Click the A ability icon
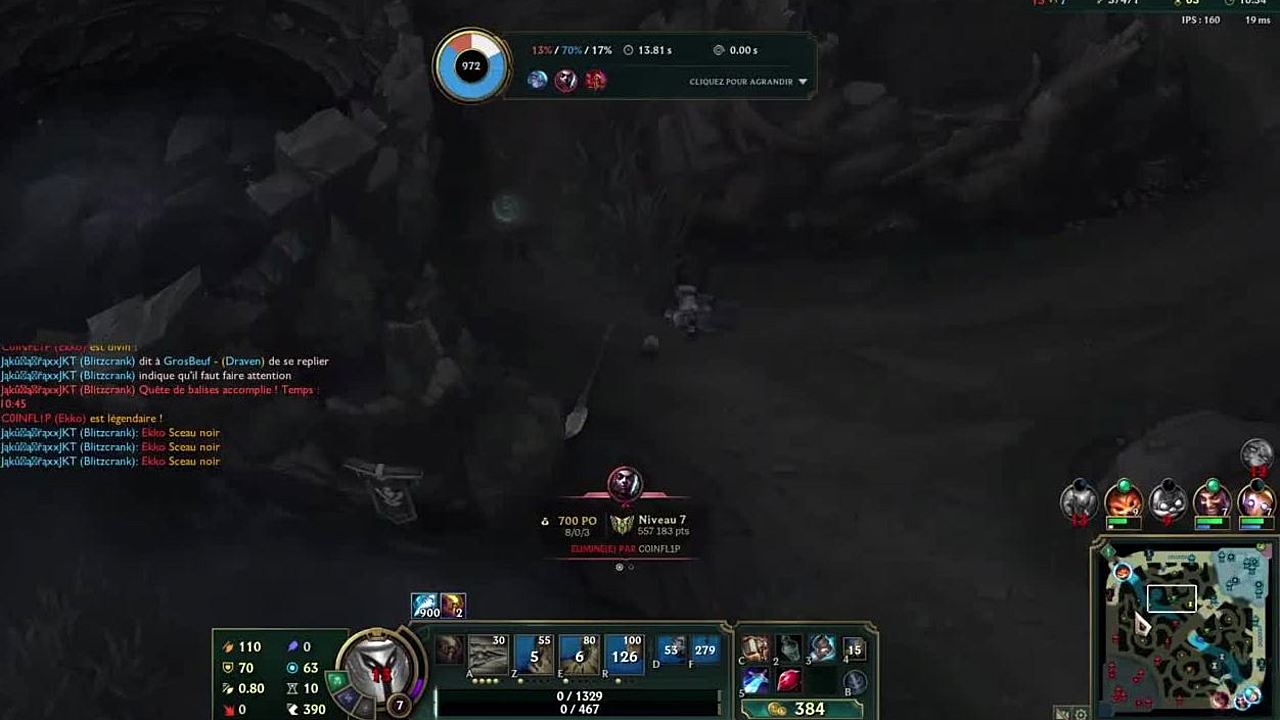Viewport: 1280px width, 720px height. click(x=488, y=654)
